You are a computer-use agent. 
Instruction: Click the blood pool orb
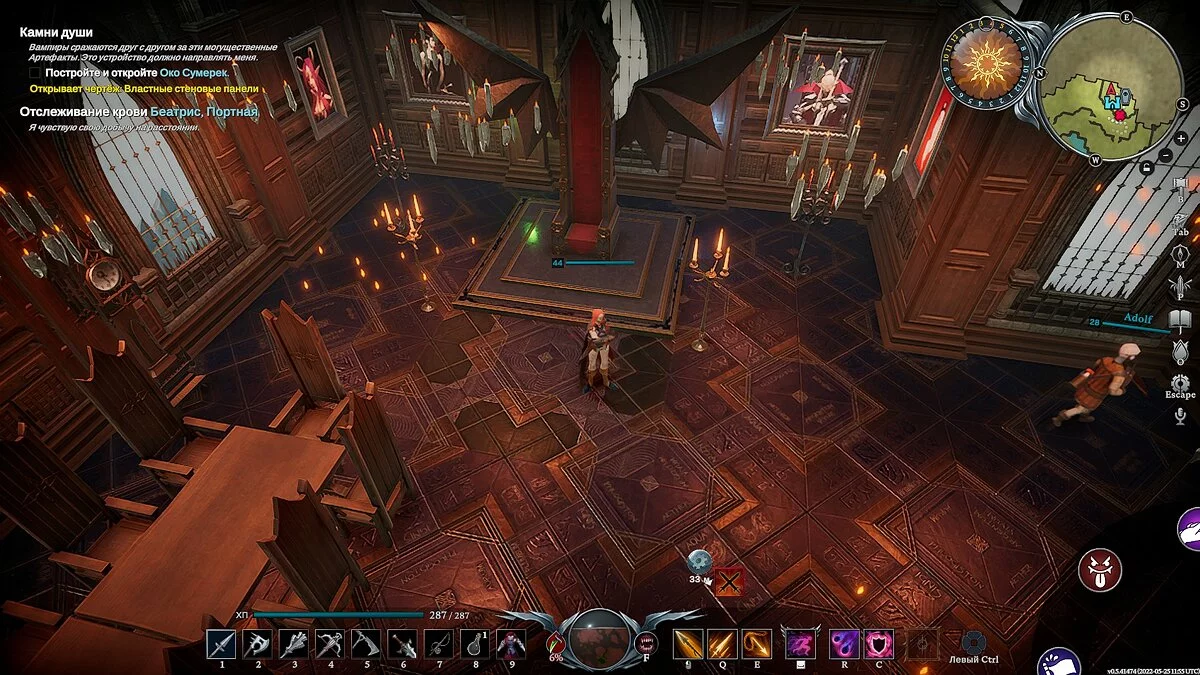click(600, 638)
